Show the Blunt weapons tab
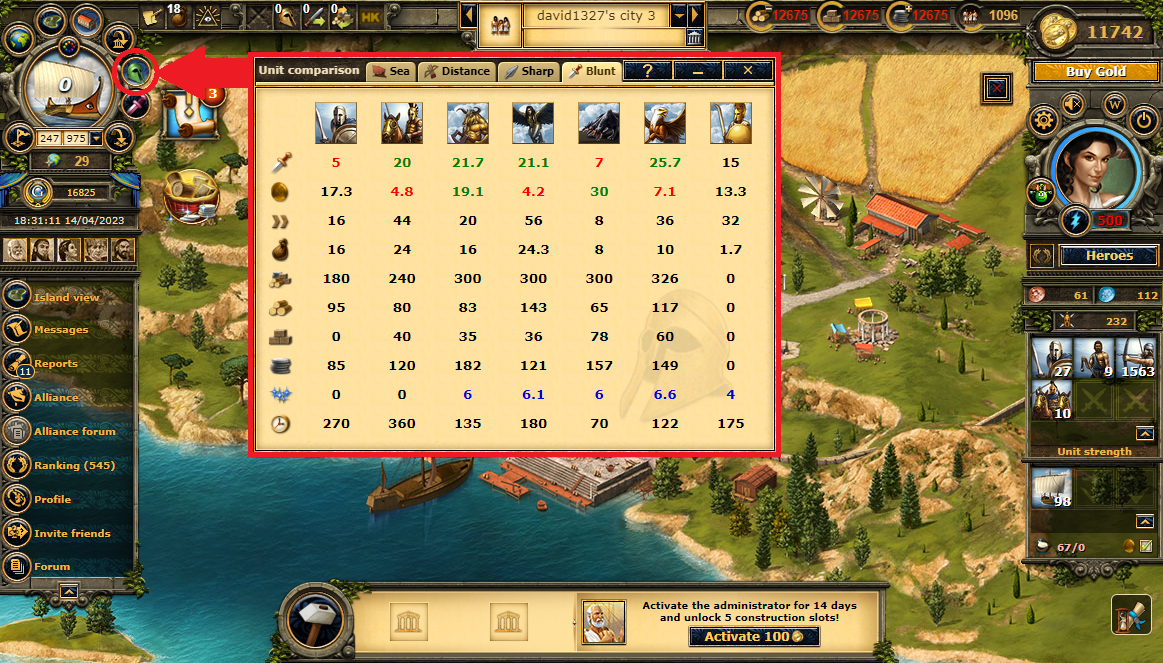This screenshot has width=1163, height=663. pos(592,71)
